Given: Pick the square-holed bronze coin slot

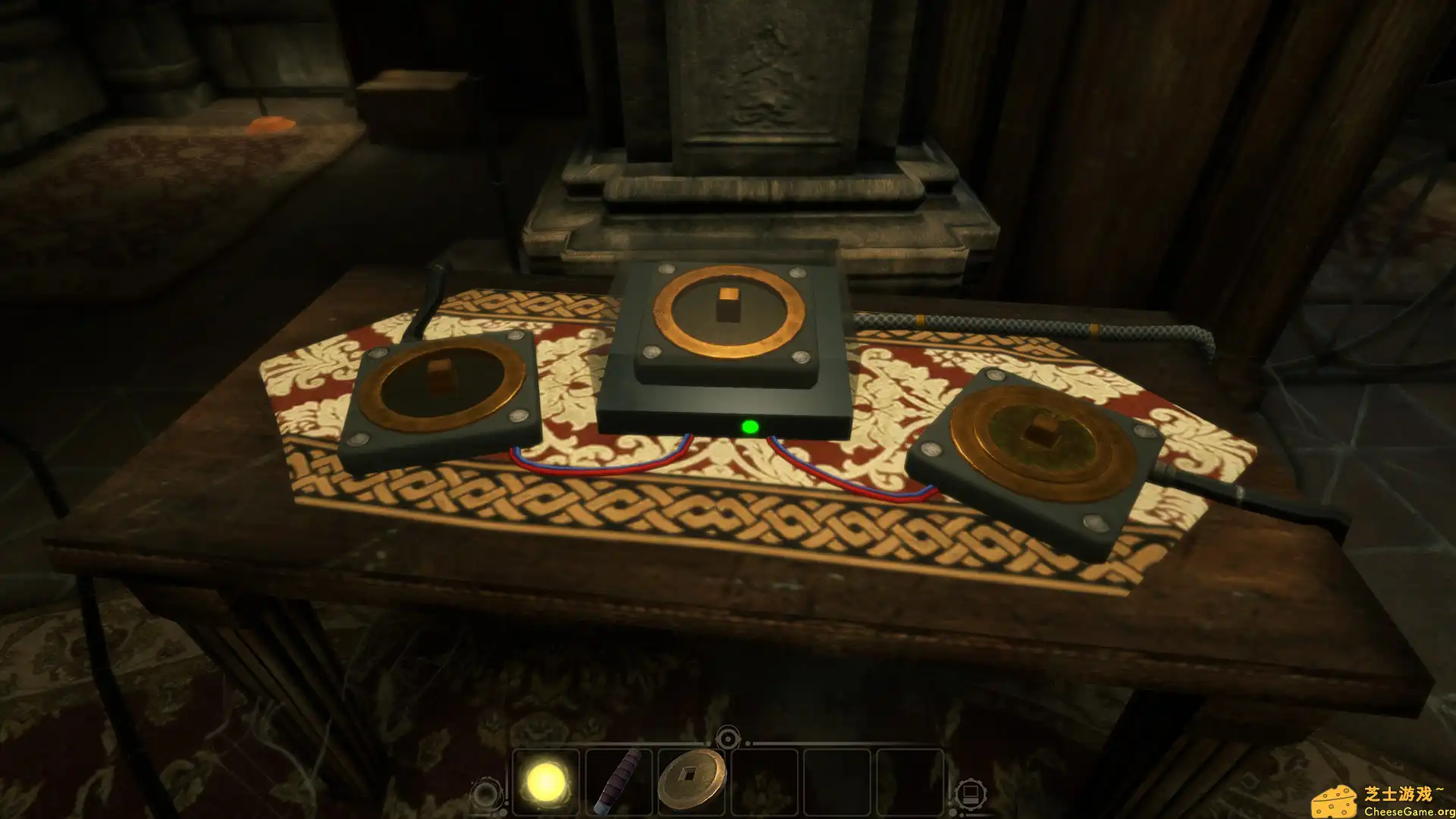Looking at the screenshot, I should point(691,780).
